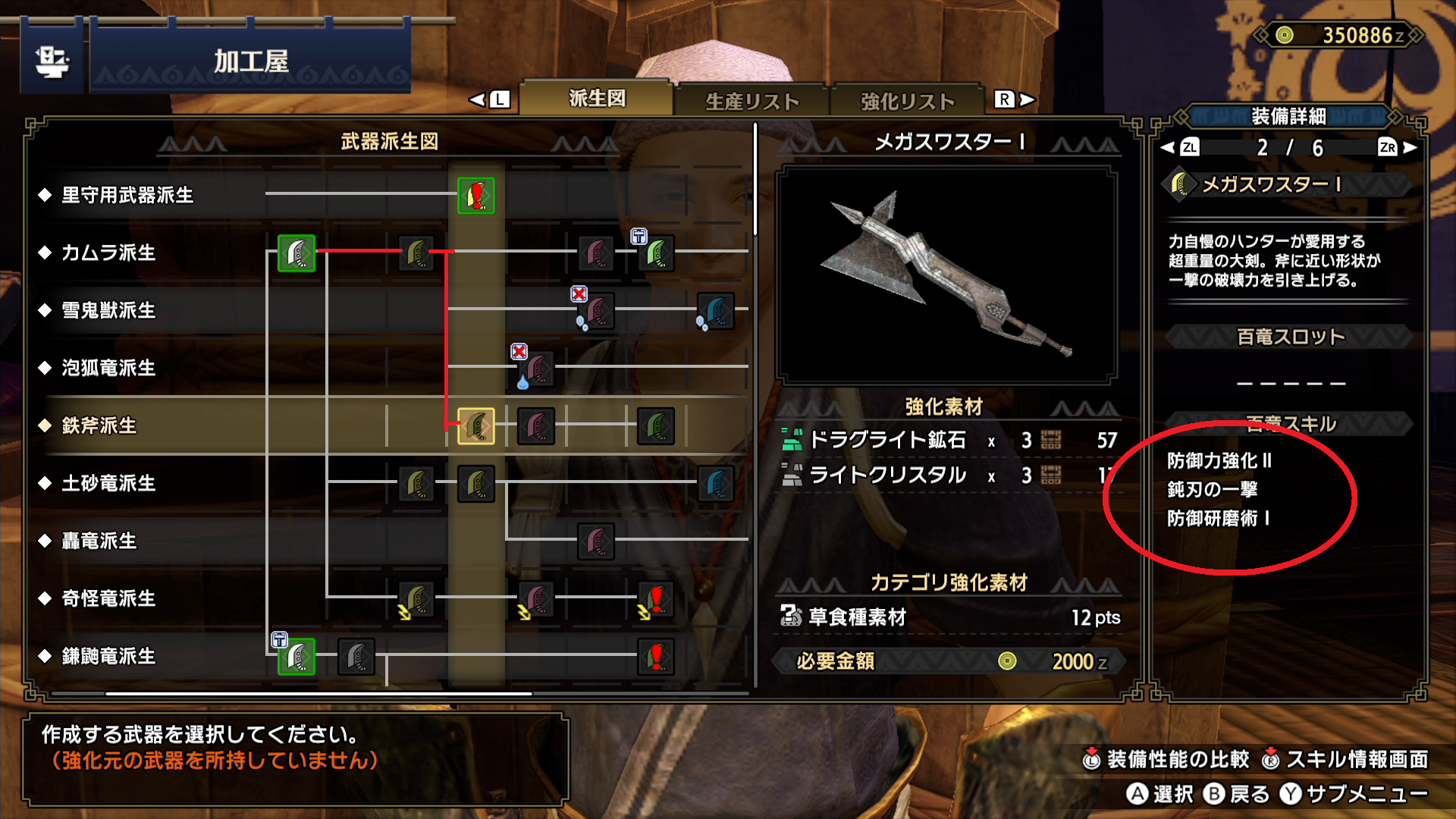Select the 防御力強化 II rampage skill

pyautogui.click(x=1219, y=460)
